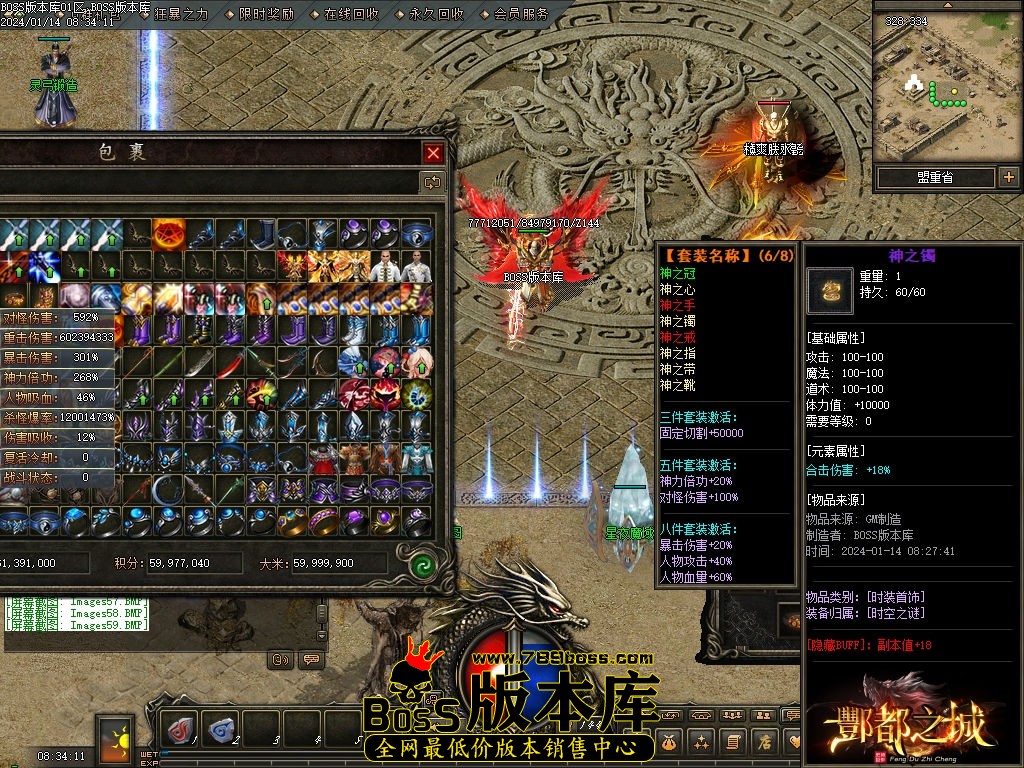This screenshot has width=1024, height=768.
Task: Open the 永久回收 menu
Action: point(436,14)
